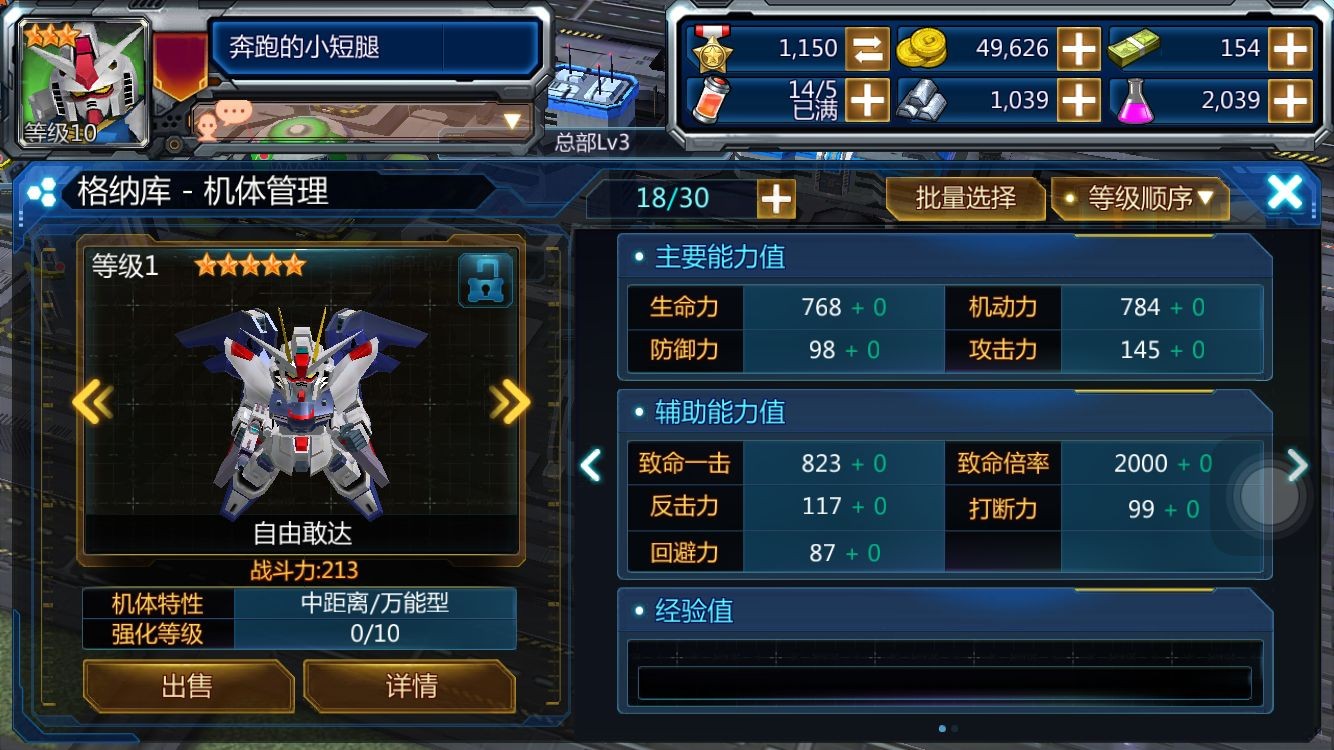
Task: Activate 批量选择 batch selection
Action: pyautogui.click(x=965, y=198)
